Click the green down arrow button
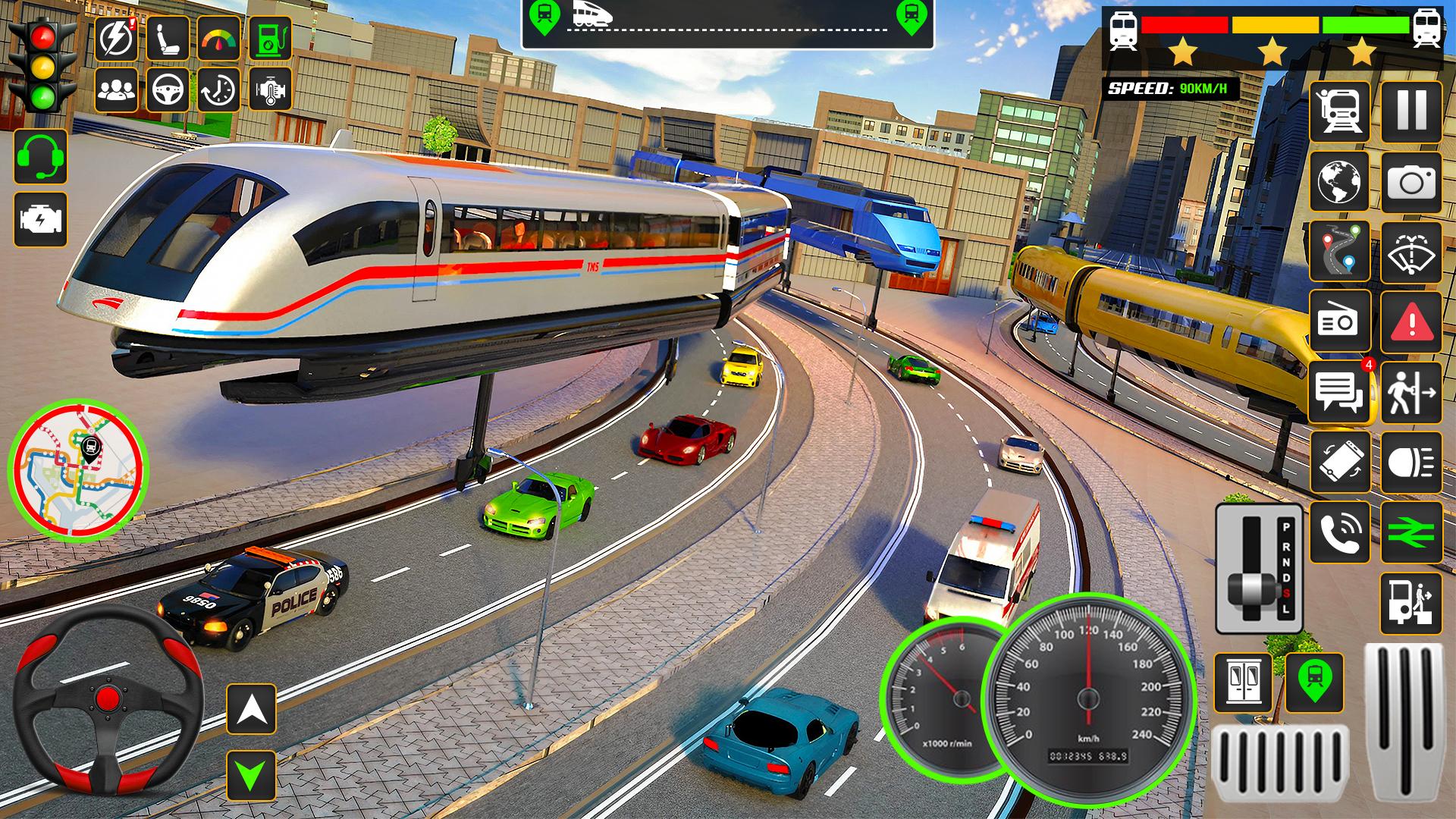 pos(251,775)
